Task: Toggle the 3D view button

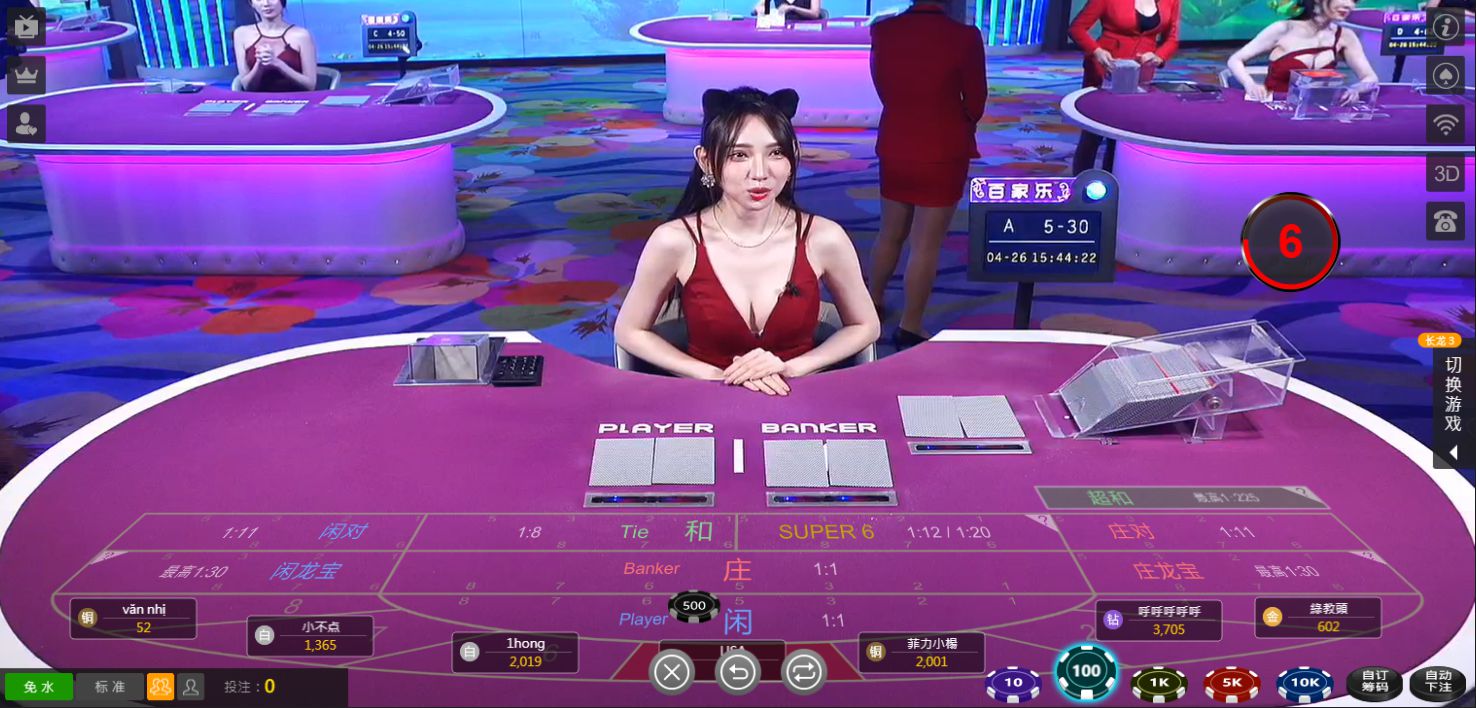Action: (1445, 174)
